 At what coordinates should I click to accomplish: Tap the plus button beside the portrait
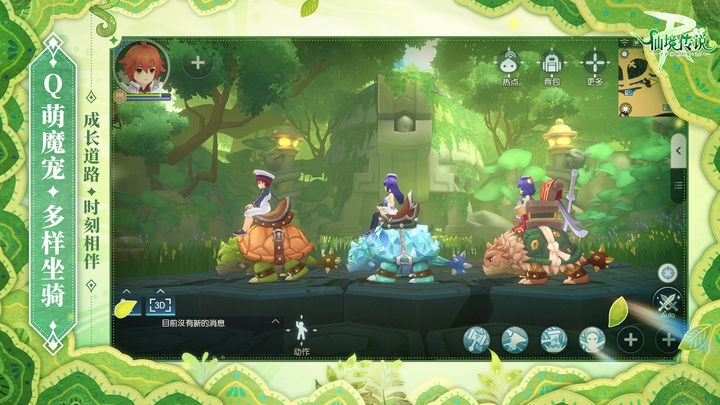pyautogui.click(x=197, y=63)
